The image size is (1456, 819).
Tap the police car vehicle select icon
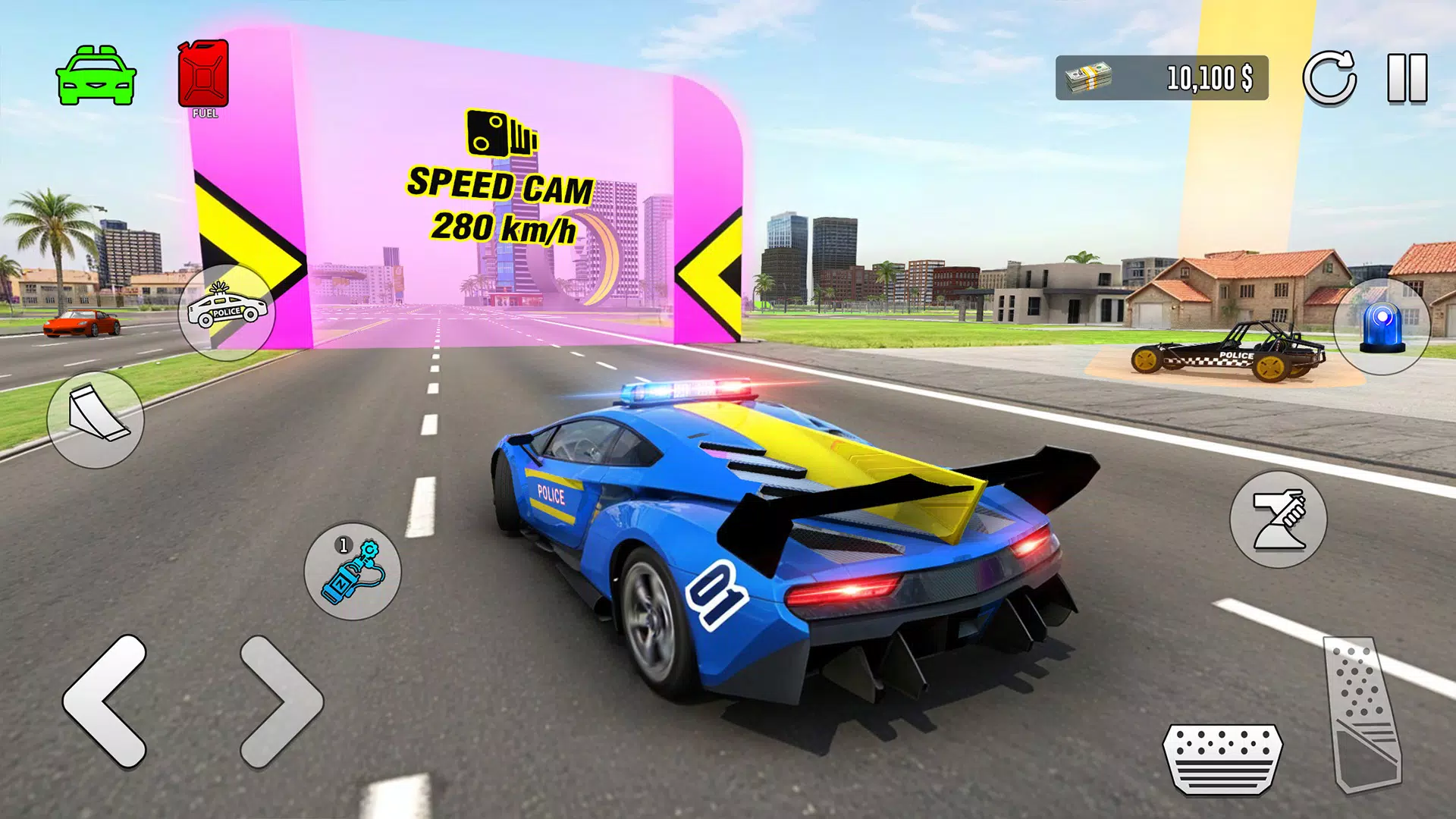[227, 313]
